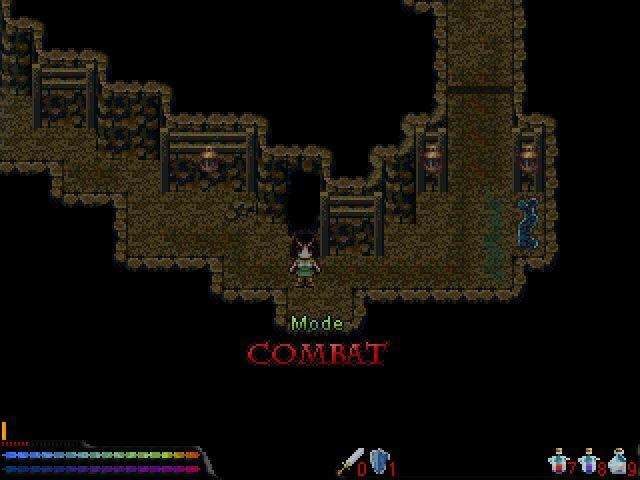Screen dimensions: 640x480
Task: Select the sword weapon icon
Action: [350, 462]
